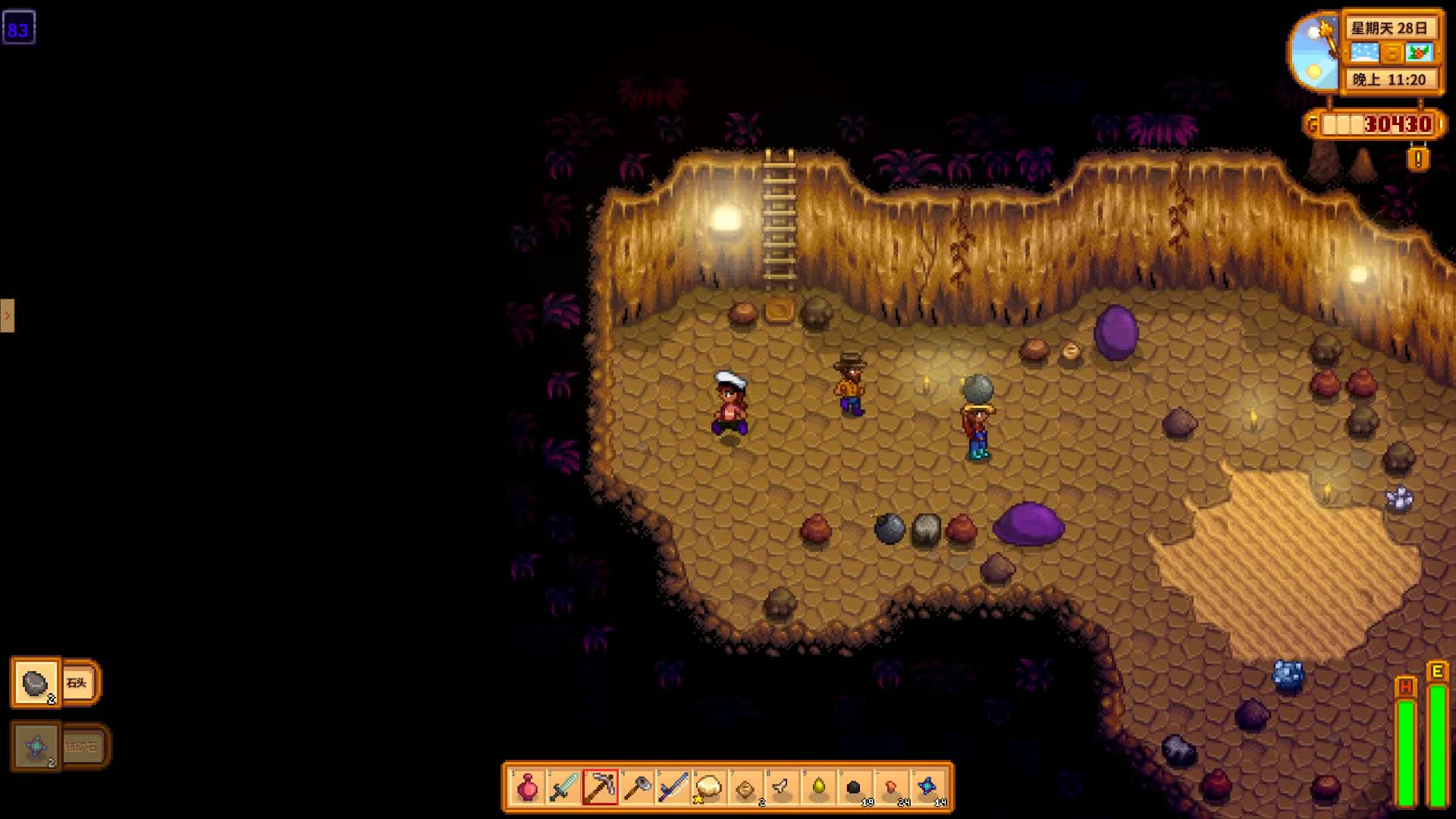Equip the teal sword in the hotbar

563,788
